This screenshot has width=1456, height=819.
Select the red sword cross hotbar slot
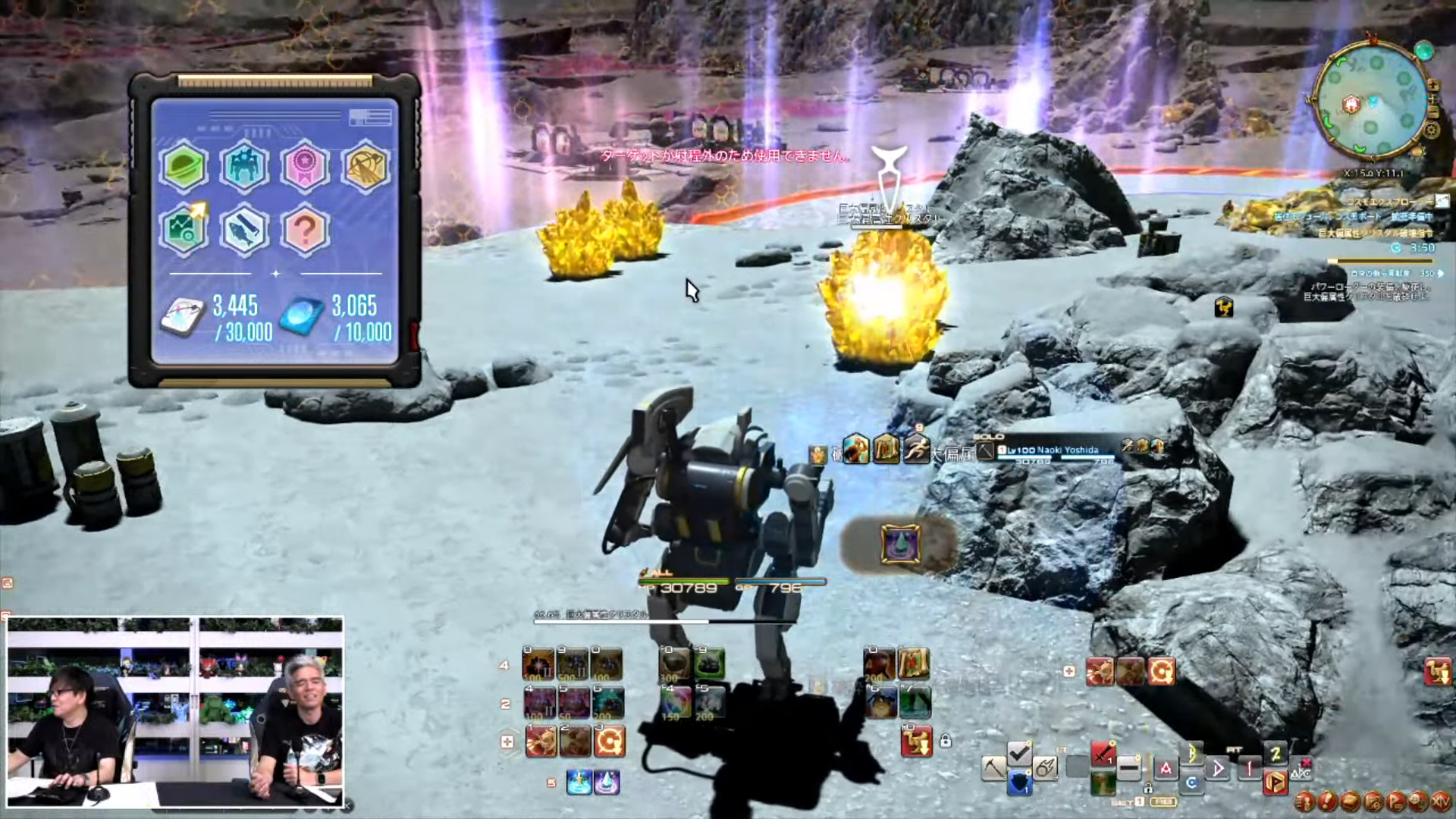click(x=1103, y=755)
